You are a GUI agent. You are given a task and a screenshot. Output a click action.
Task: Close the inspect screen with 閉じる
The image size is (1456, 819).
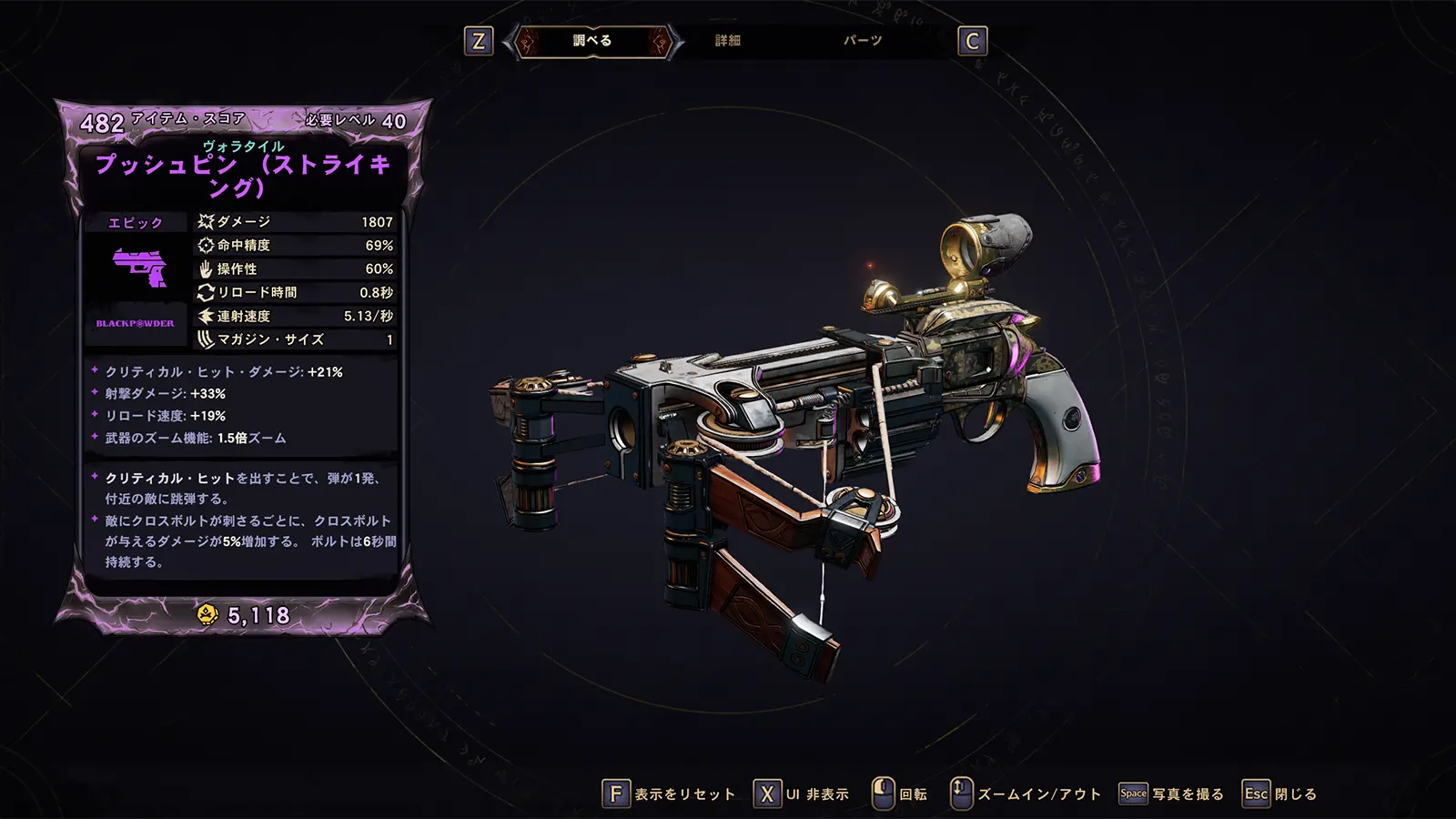(1280, 794)
